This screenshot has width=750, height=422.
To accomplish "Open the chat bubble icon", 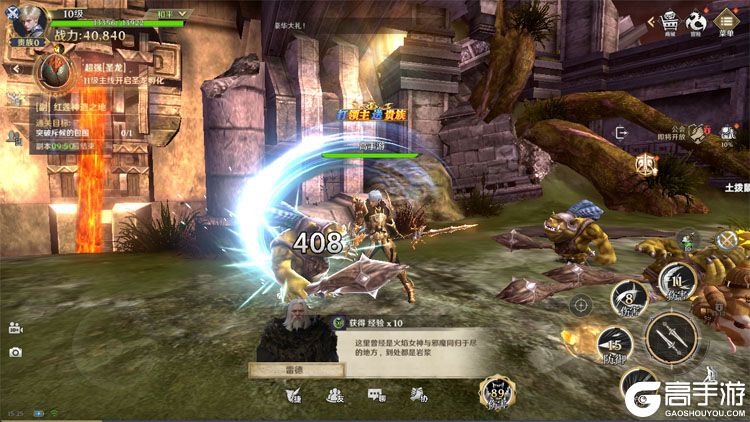I will pos(377,395).
